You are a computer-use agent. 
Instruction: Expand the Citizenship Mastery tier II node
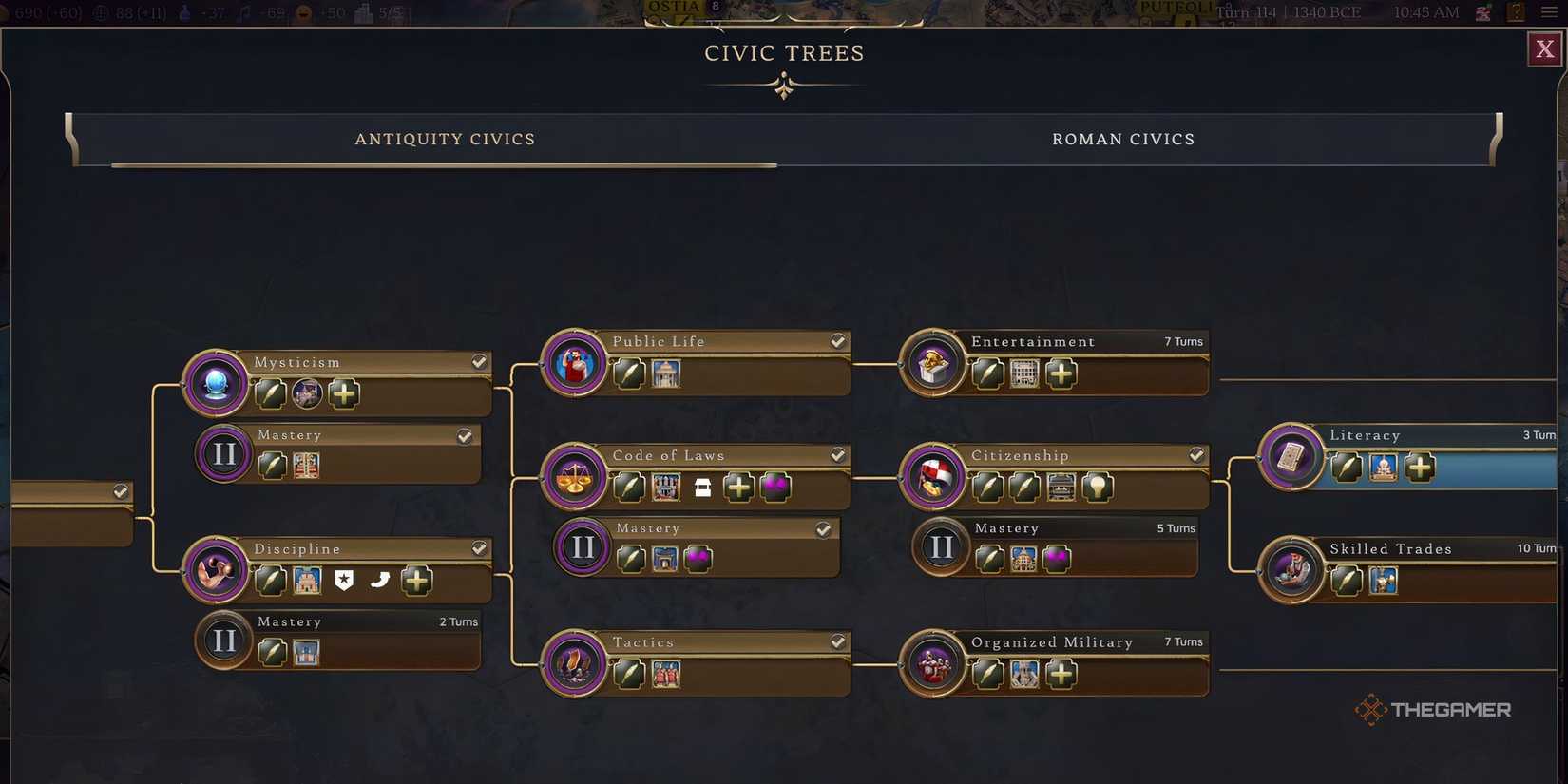tap(942, 547)
